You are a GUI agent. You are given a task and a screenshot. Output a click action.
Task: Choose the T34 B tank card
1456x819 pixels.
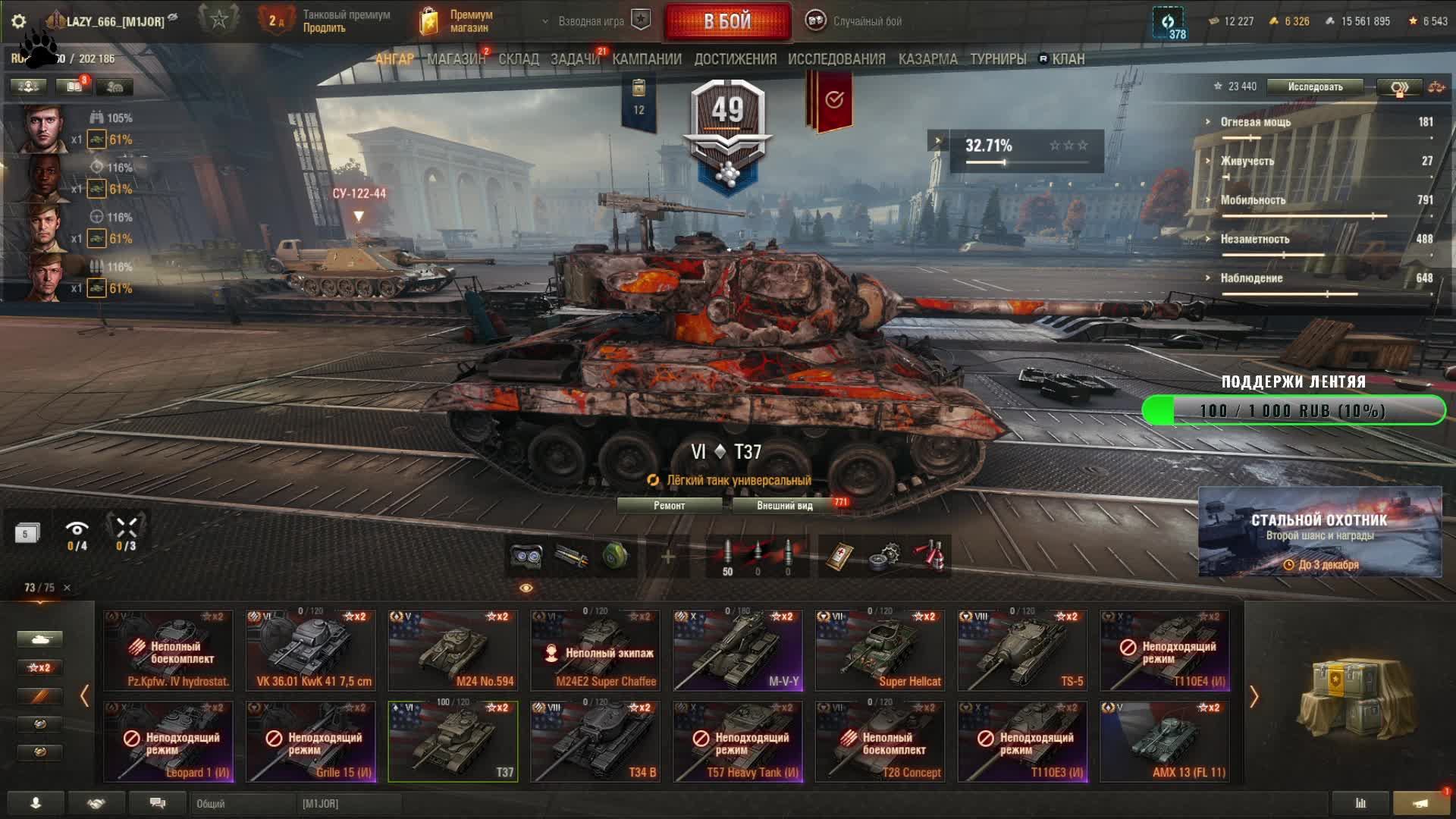coord(595,742)
